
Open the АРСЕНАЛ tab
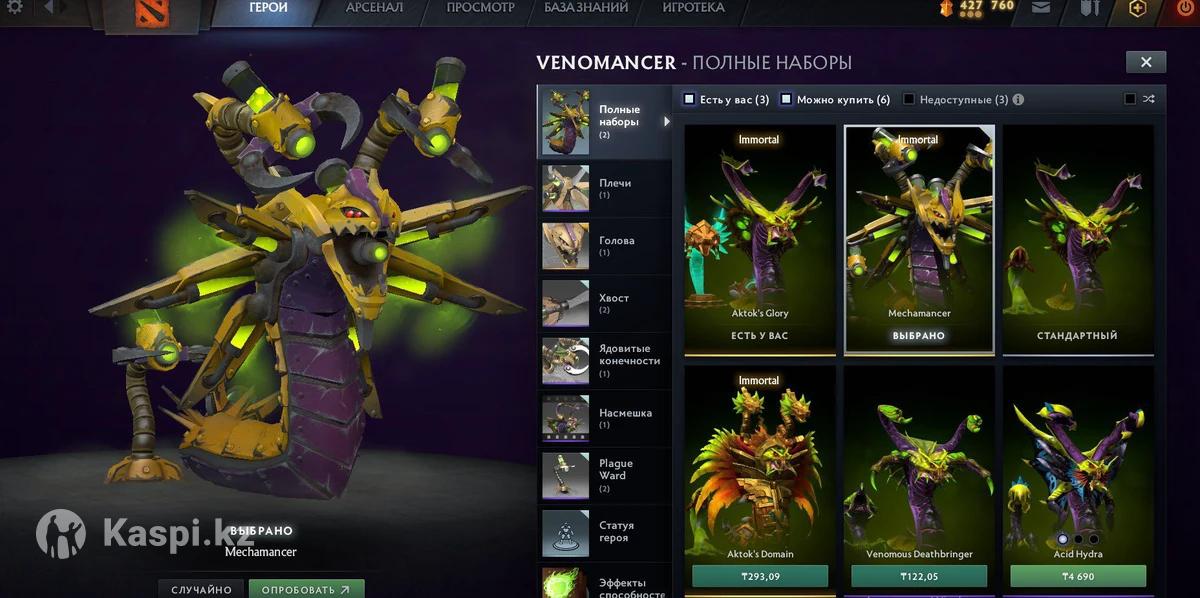click(x=374, y=8)
